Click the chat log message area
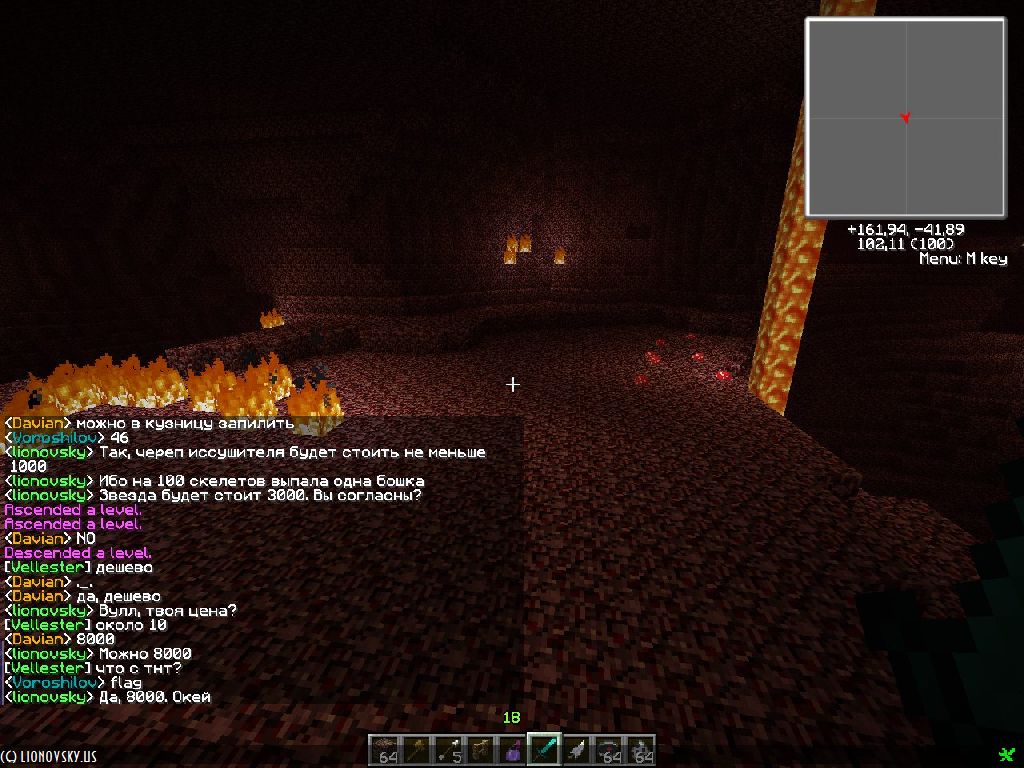 click(262, 560)
